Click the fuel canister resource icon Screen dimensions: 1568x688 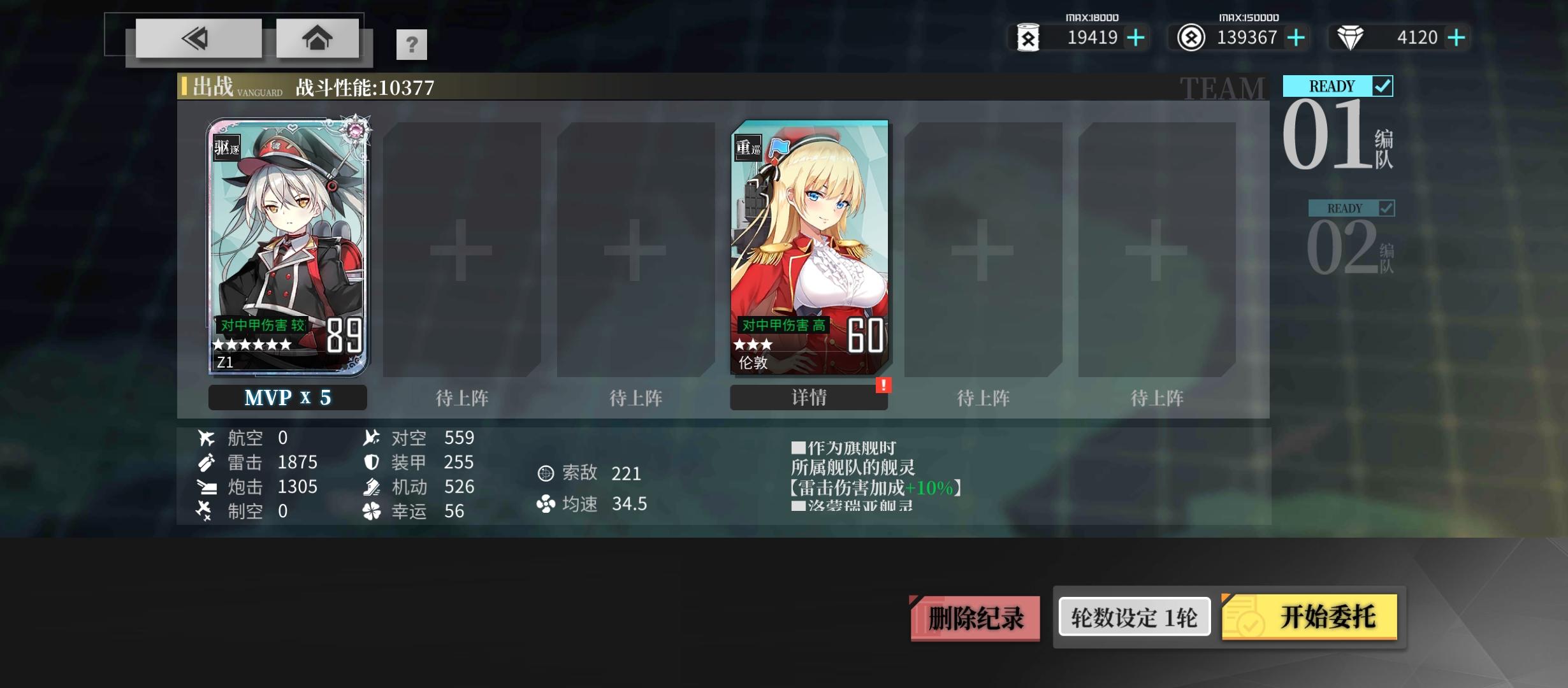[x=1029, y=38]
